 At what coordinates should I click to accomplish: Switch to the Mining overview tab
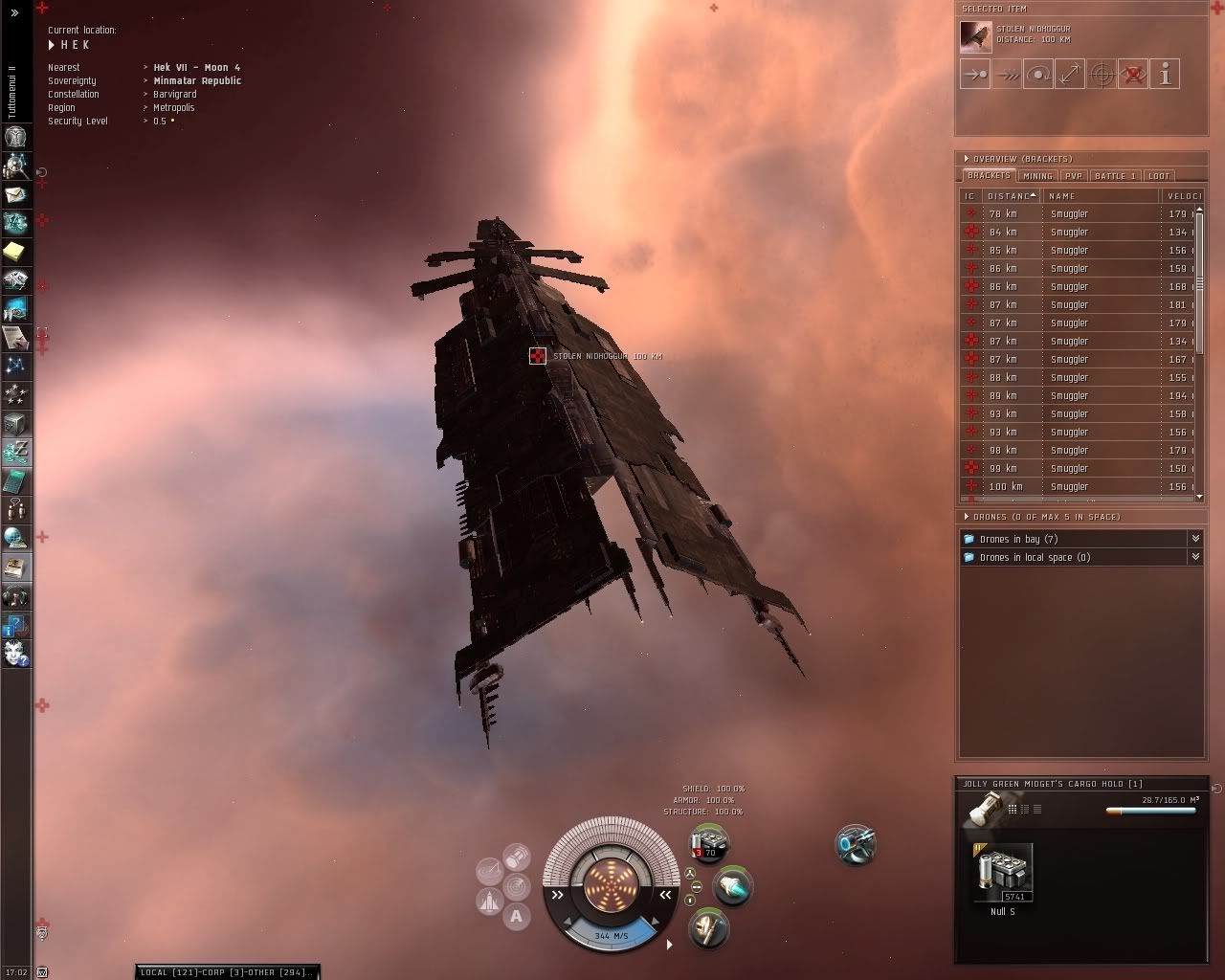(x=1037, y=176)
